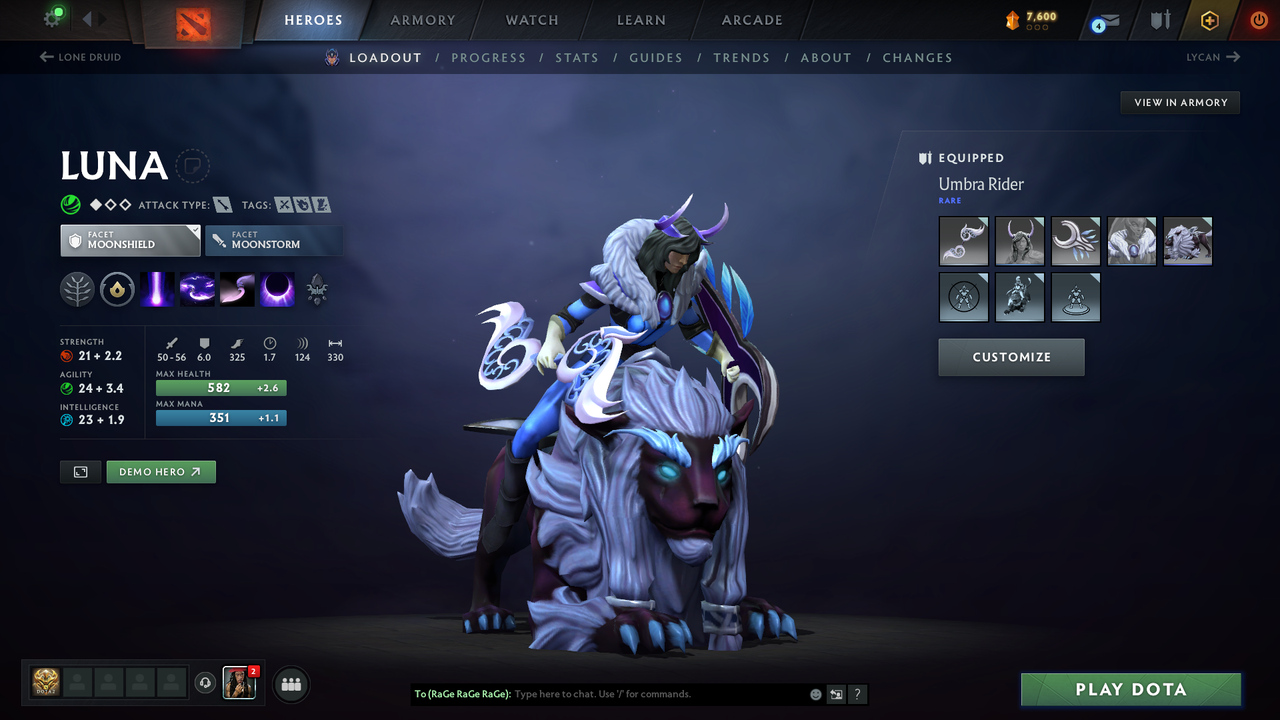Open the Eclipse ultimate ability icon
Image resolution: width=1280 pixels, height=720 pixels.
(276, 289)
